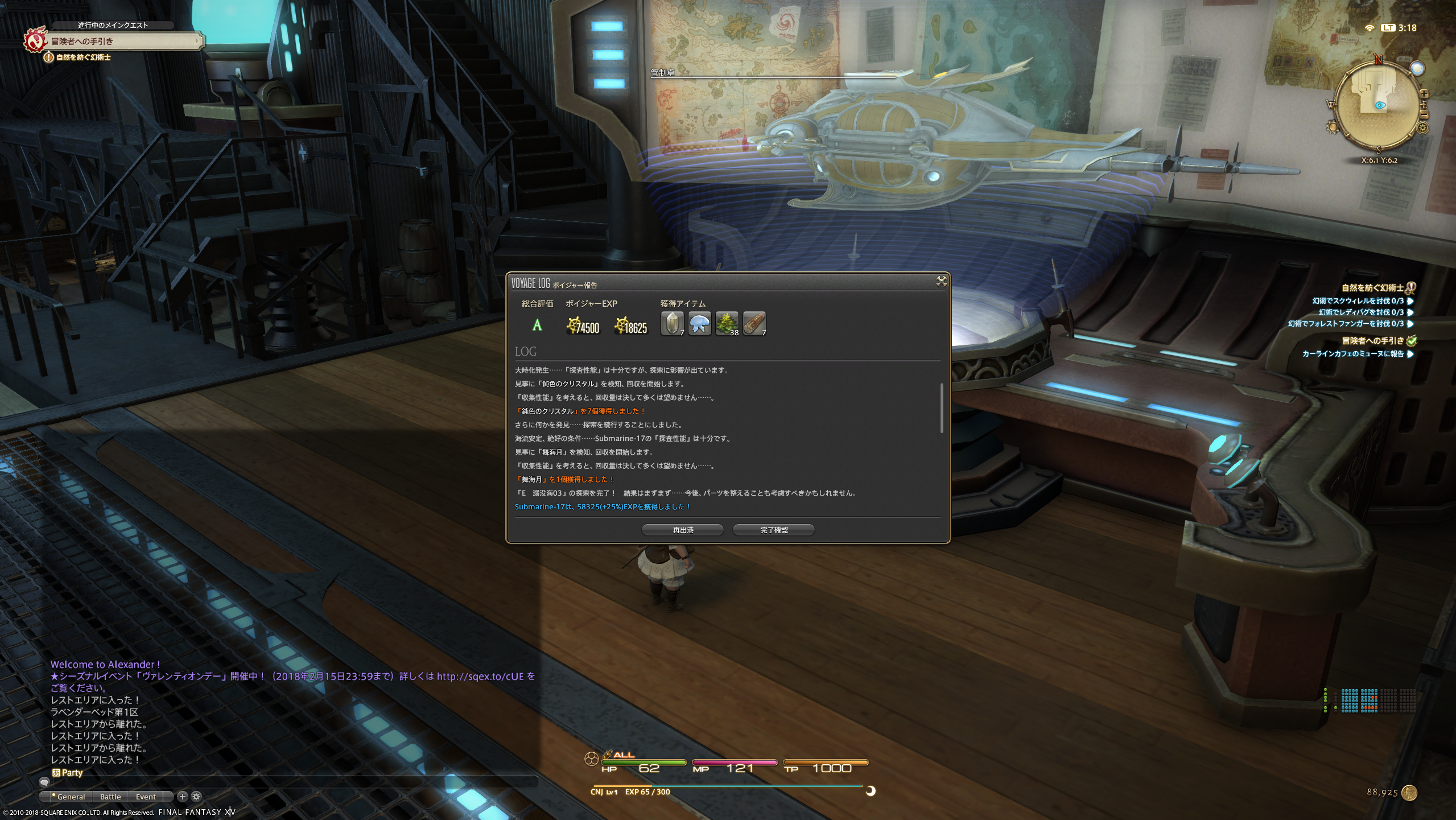Switch to the Battle chat tab
Image resolution: width=1456 pixels, height=820 pixels.
[x=110, y=797]
